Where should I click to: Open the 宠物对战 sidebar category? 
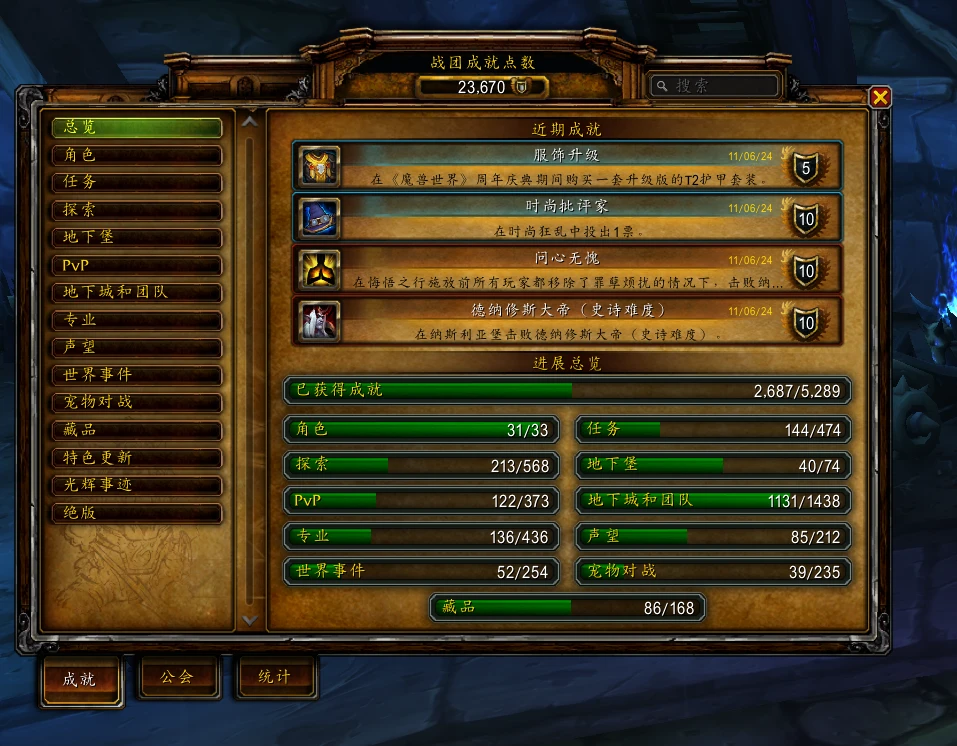point(137,402)
